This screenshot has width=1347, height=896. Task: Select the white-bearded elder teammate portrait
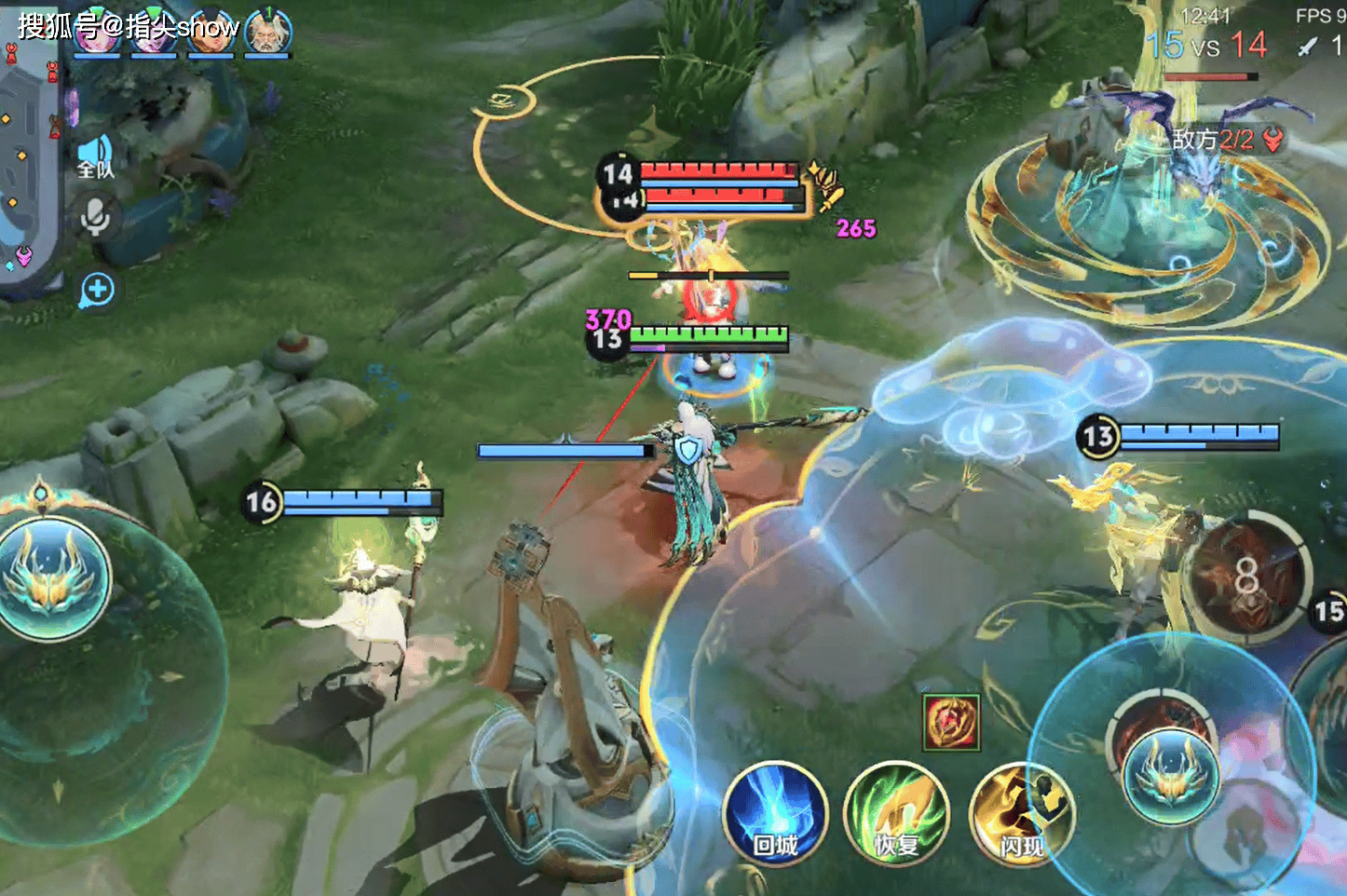click(x=268, y=33)
